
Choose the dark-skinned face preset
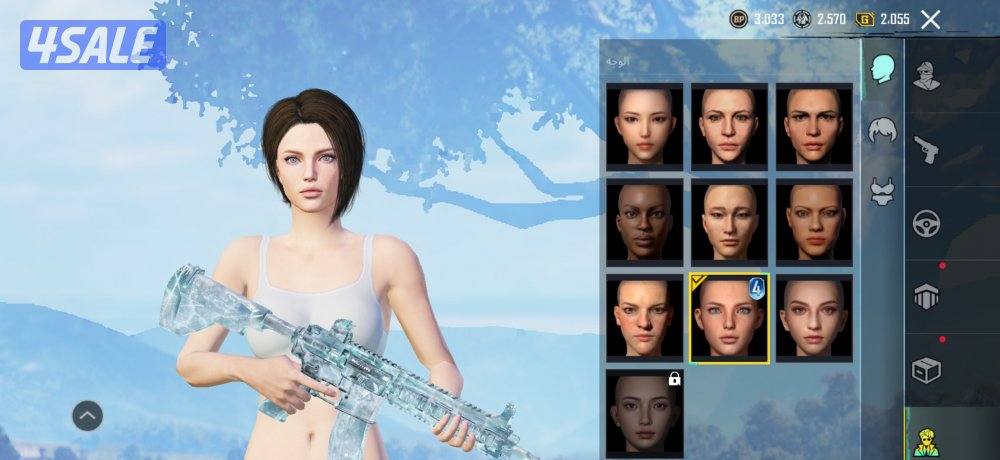coord(644,222)
